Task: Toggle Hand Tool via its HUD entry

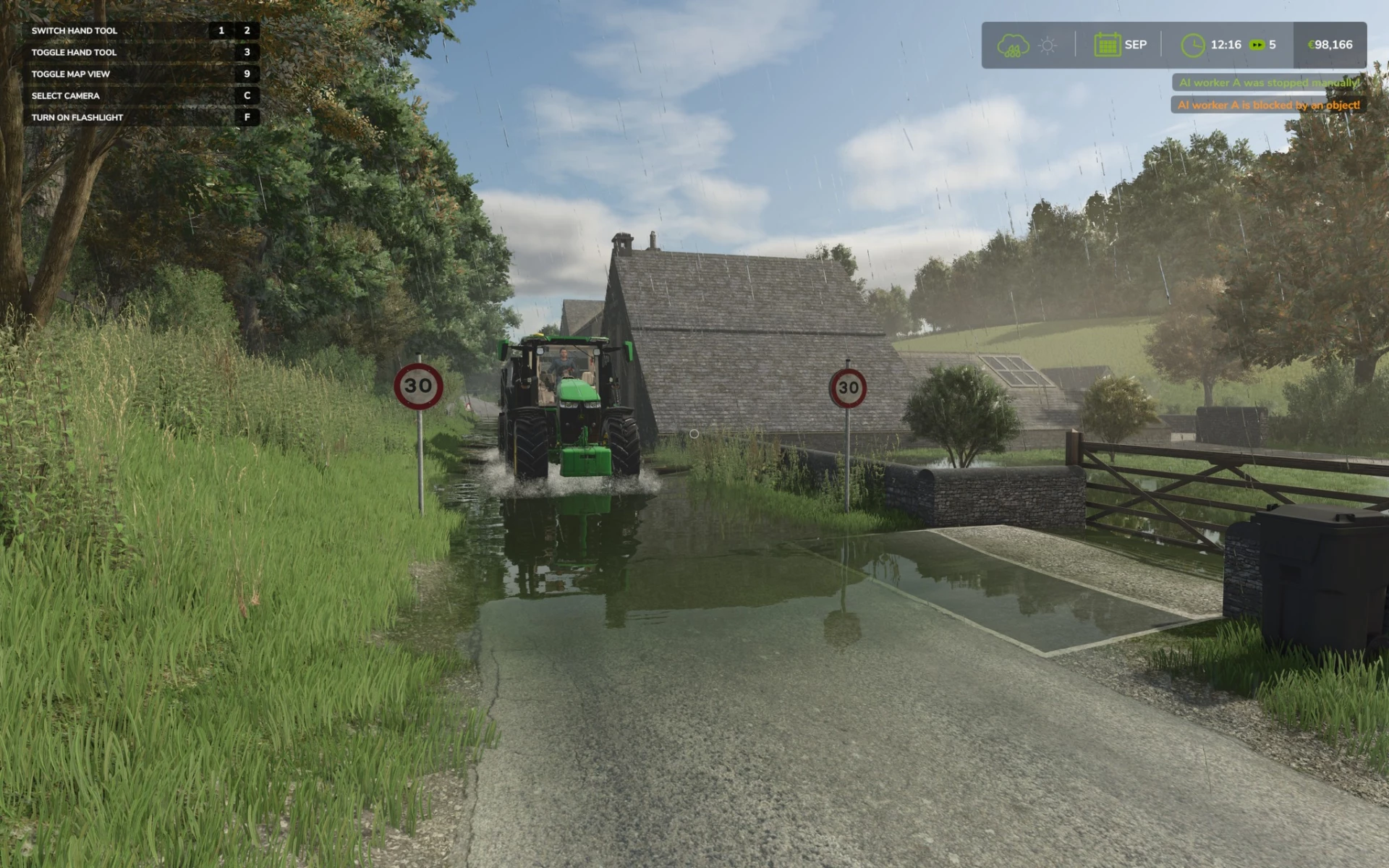Action: (75, 52)
